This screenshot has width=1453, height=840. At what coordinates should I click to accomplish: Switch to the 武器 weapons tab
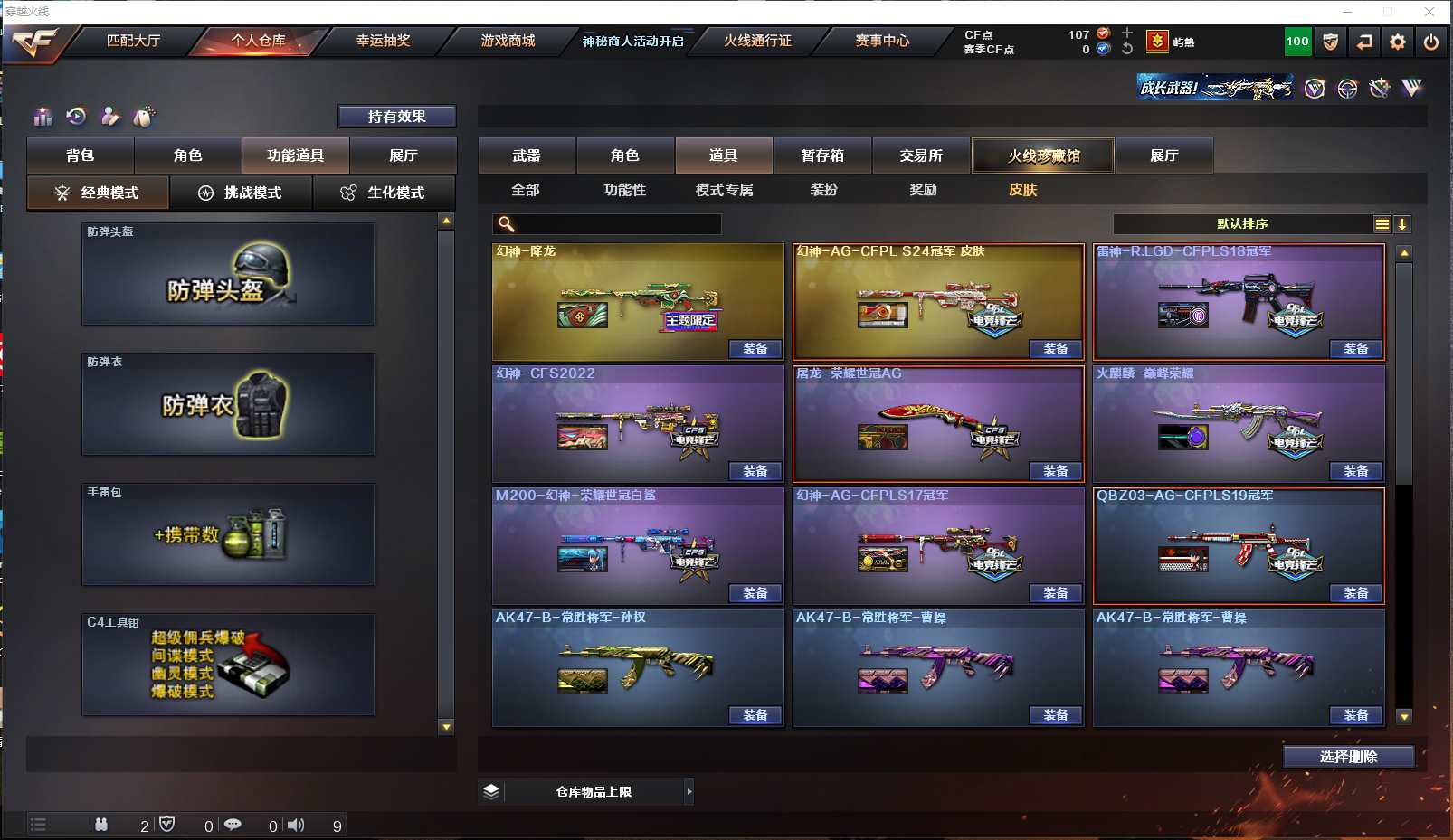click(x=527, y=156)
